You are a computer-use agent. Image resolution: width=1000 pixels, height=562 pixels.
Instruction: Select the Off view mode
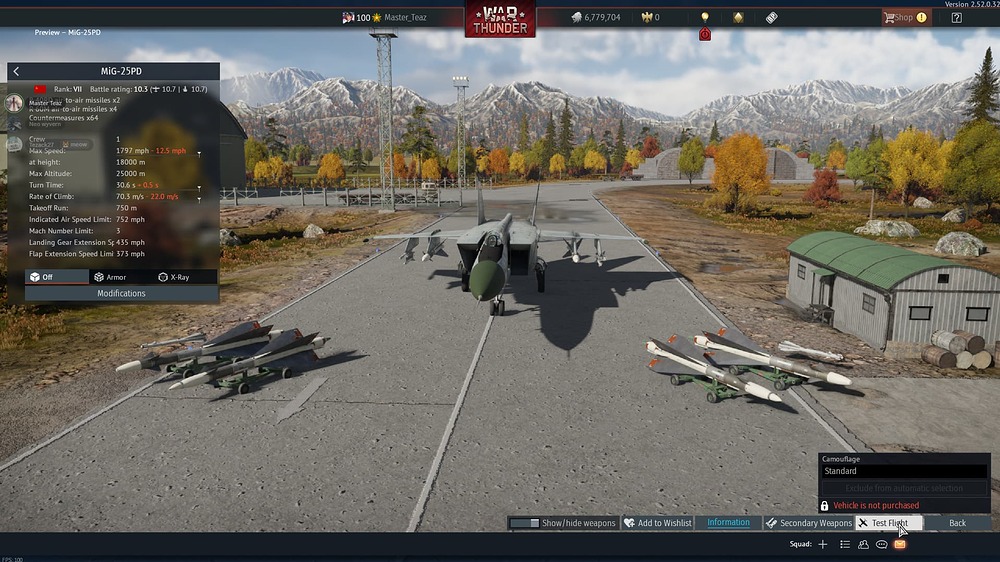[42, 277]
